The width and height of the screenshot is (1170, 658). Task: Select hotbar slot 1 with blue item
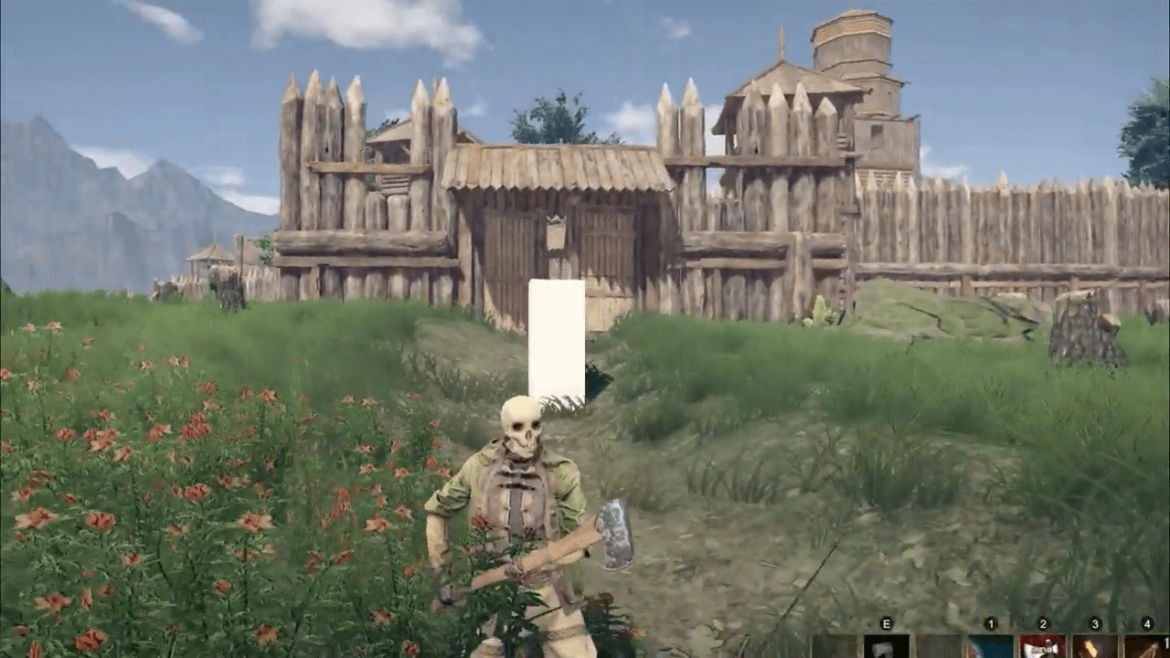tap(990, 647)
